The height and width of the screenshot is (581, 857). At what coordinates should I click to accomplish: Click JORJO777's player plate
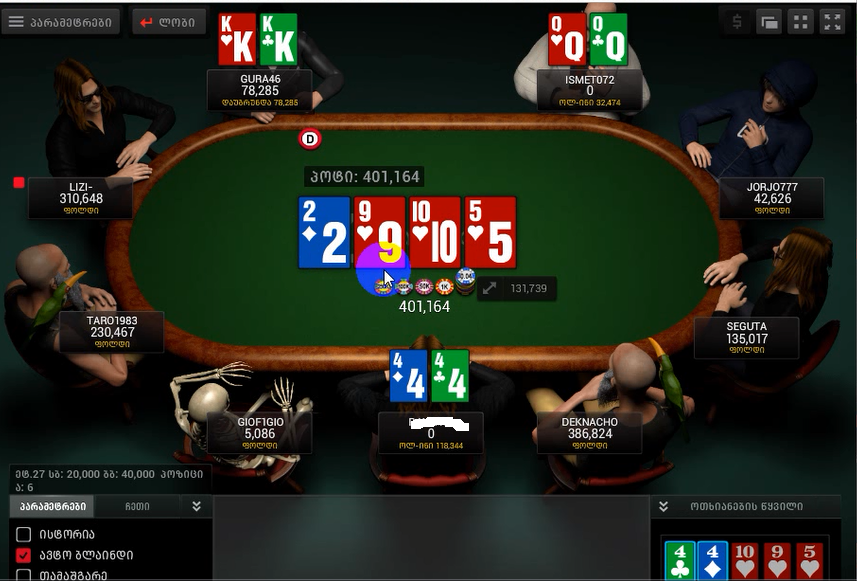coord(772,198)
